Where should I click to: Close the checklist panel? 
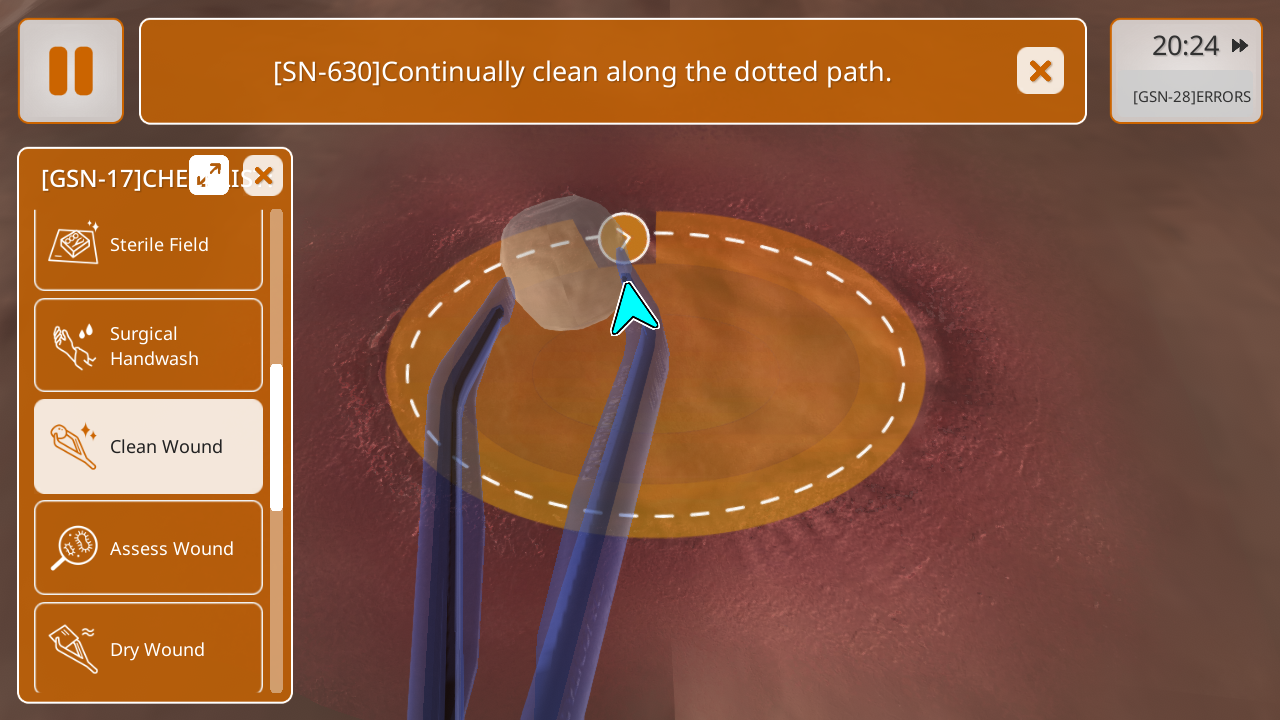(x=263, y=176)
